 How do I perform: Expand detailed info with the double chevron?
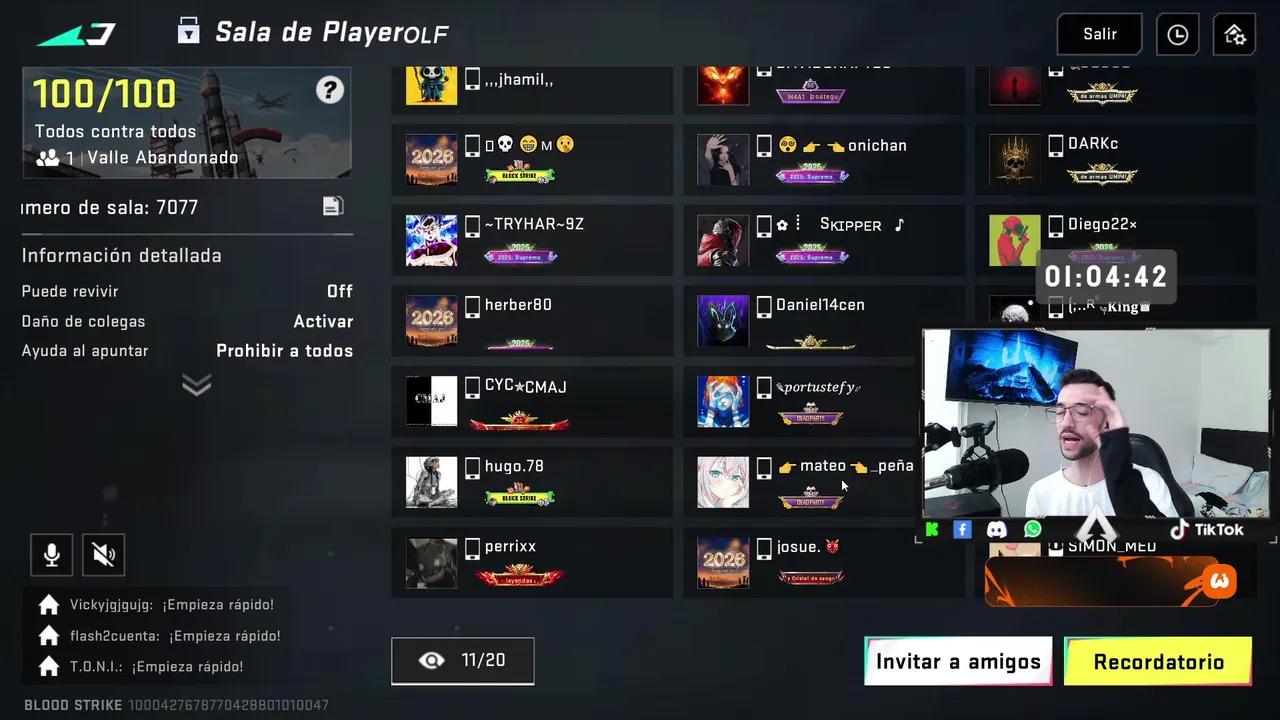[196, 385]
